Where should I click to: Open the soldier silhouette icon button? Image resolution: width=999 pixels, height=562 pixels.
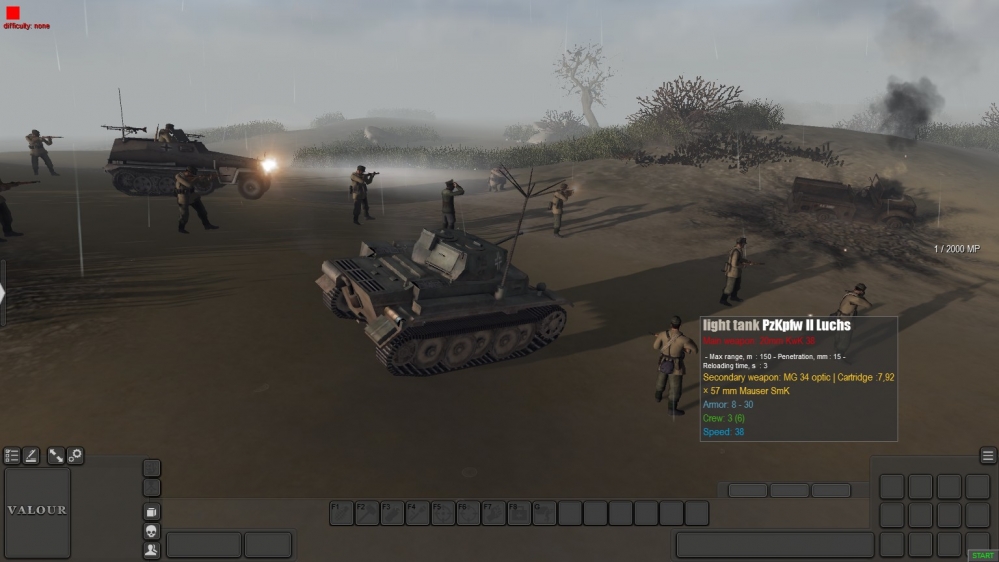pyautogui.click(x=152, y=550)
